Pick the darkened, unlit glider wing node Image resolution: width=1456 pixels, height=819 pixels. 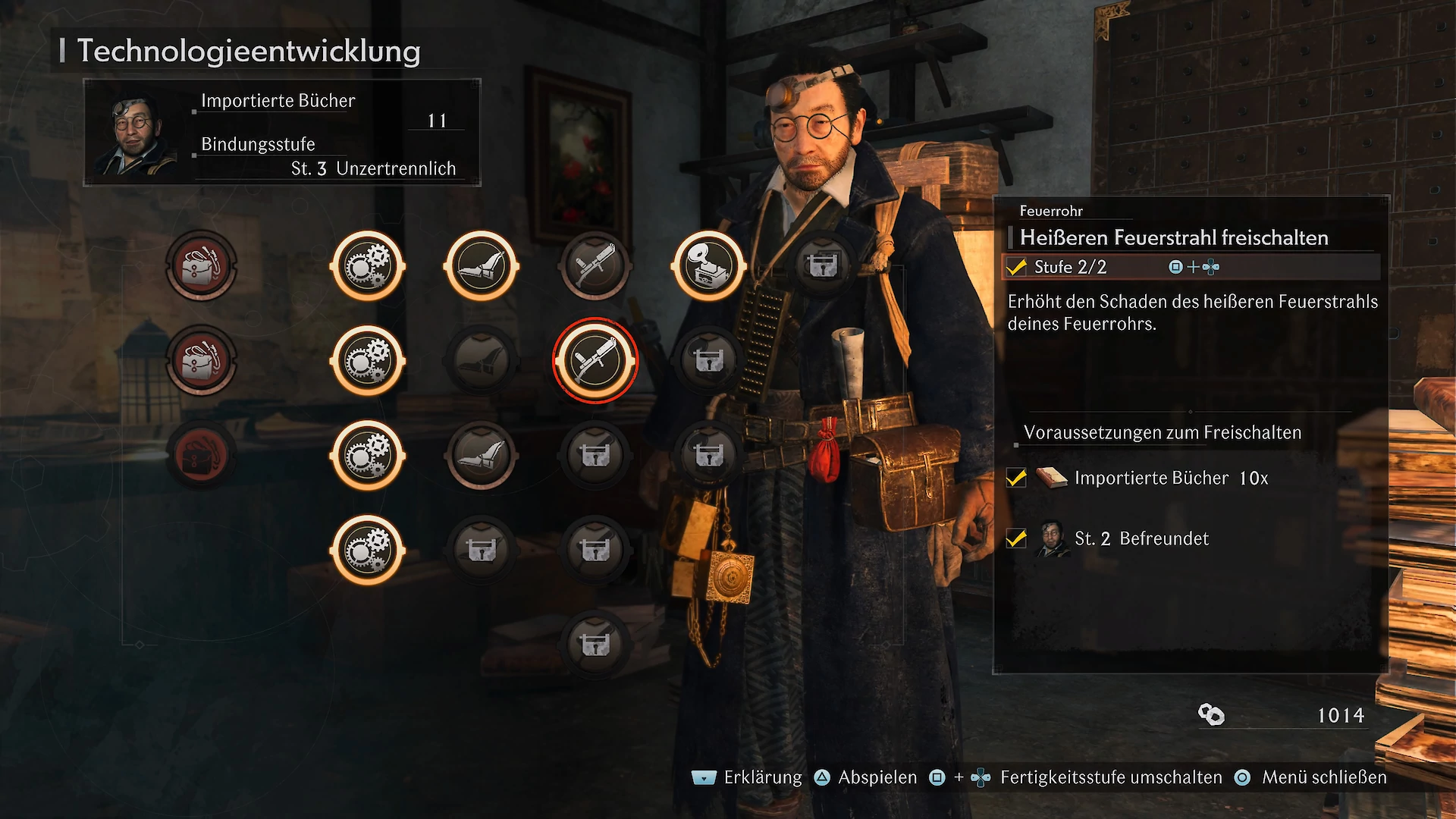[482, 360]
